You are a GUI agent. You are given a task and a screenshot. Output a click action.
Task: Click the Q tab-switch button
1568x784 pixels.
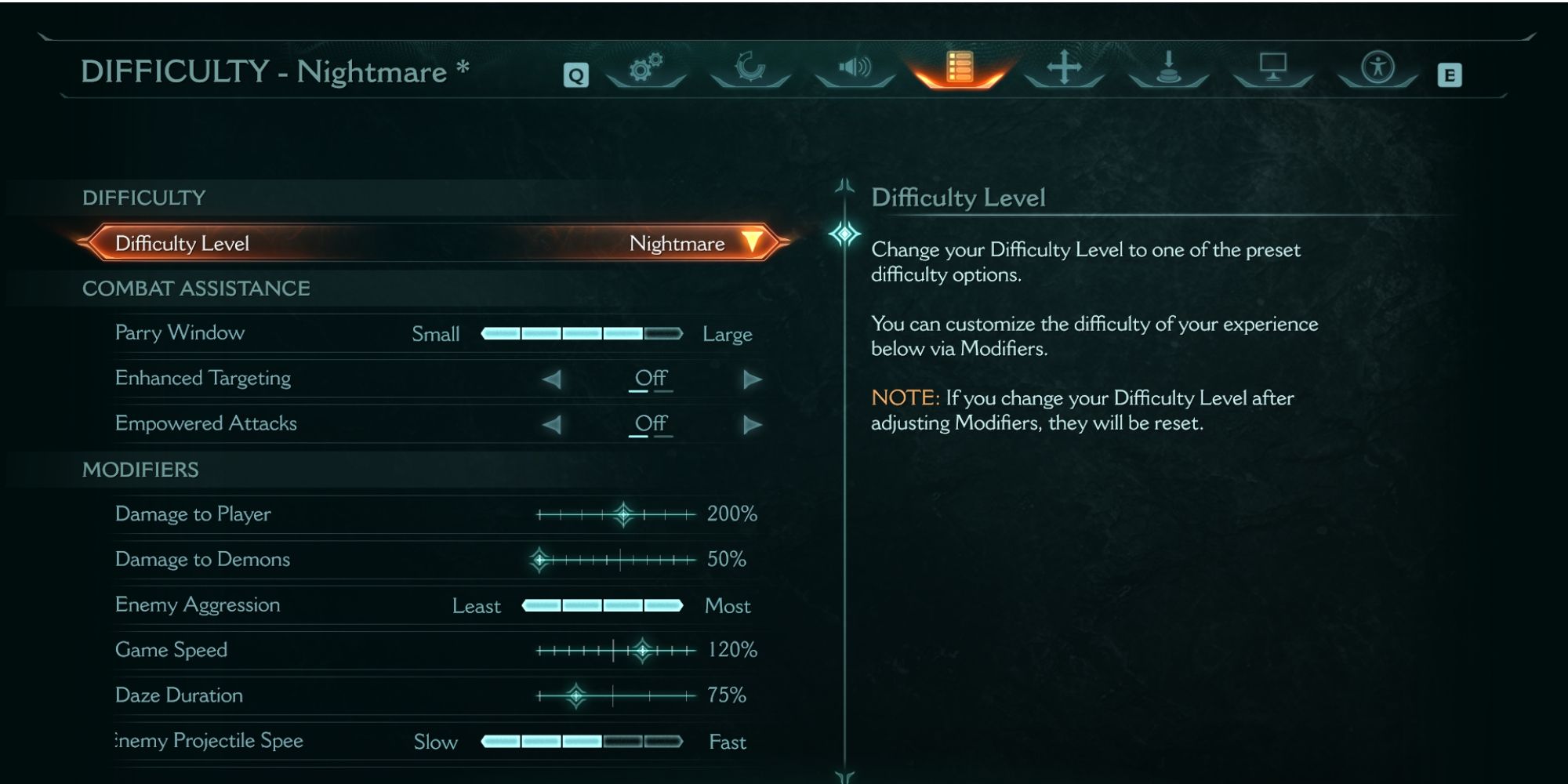tap(576, 74)
